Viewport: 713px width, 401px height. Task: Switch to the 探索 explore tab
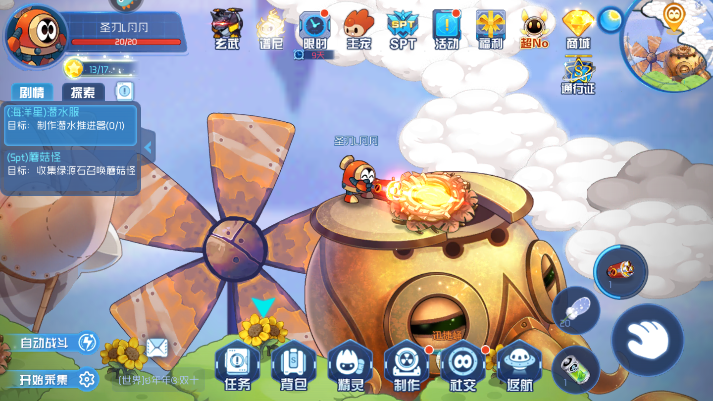click(x=83, y=92)
